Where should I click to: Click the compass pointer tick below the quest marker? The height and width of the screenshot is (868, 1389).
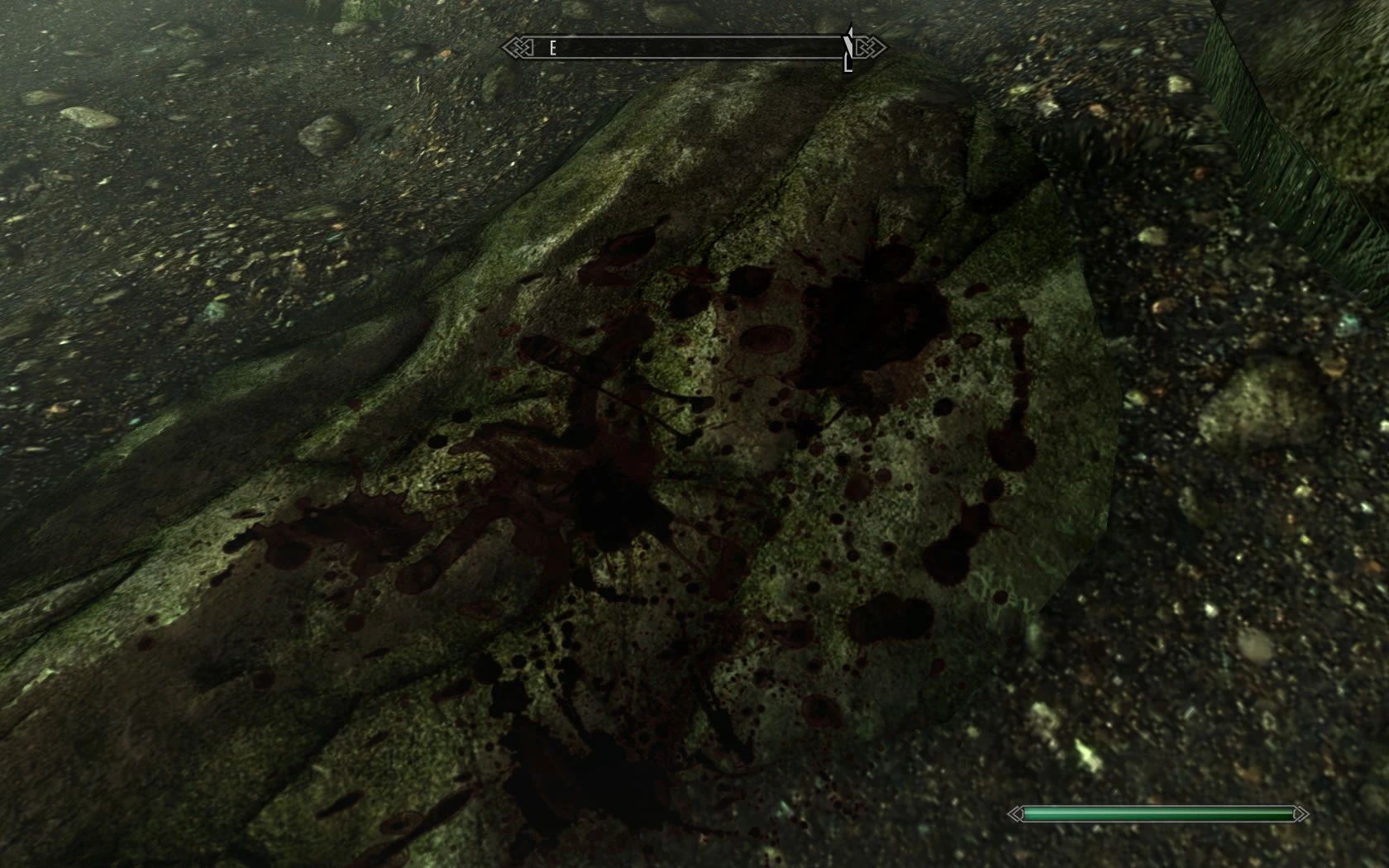pos(849,64)
